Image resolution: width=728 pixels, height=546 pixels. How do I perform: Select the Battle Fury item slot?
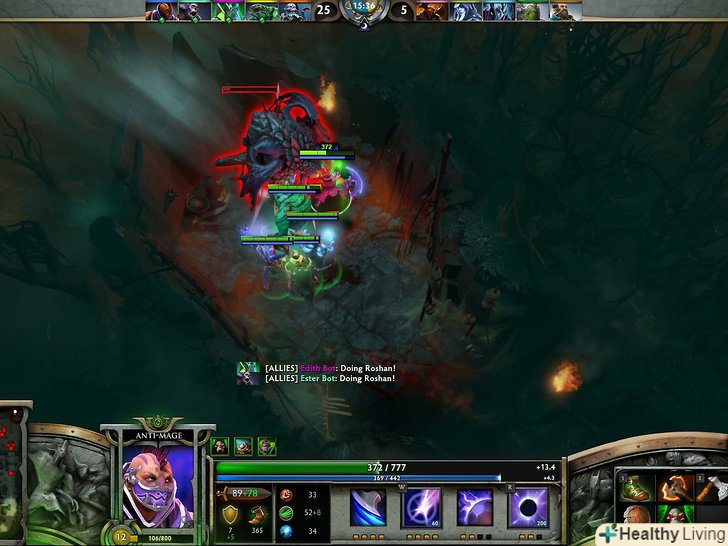pyautogui.click(x=673, y=489)
